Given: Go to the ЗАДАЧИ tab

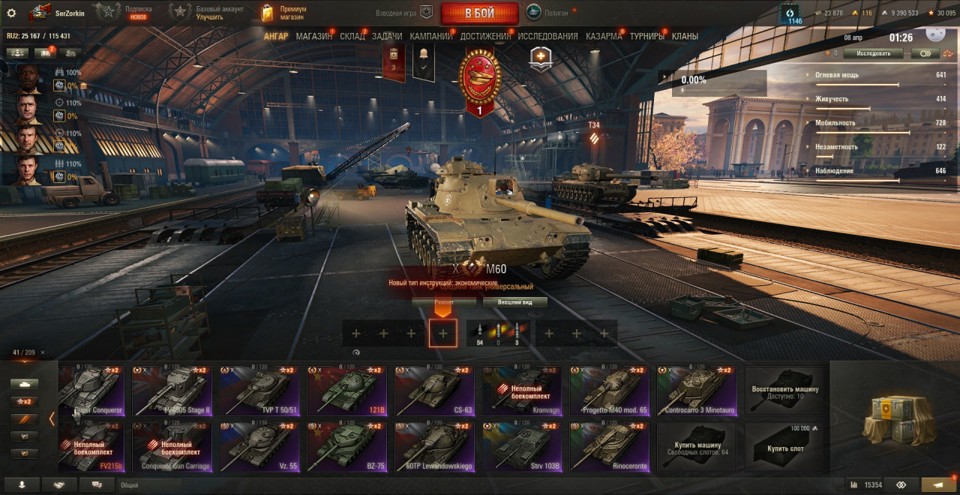Looking at the screenshot, I should point(387,36).
